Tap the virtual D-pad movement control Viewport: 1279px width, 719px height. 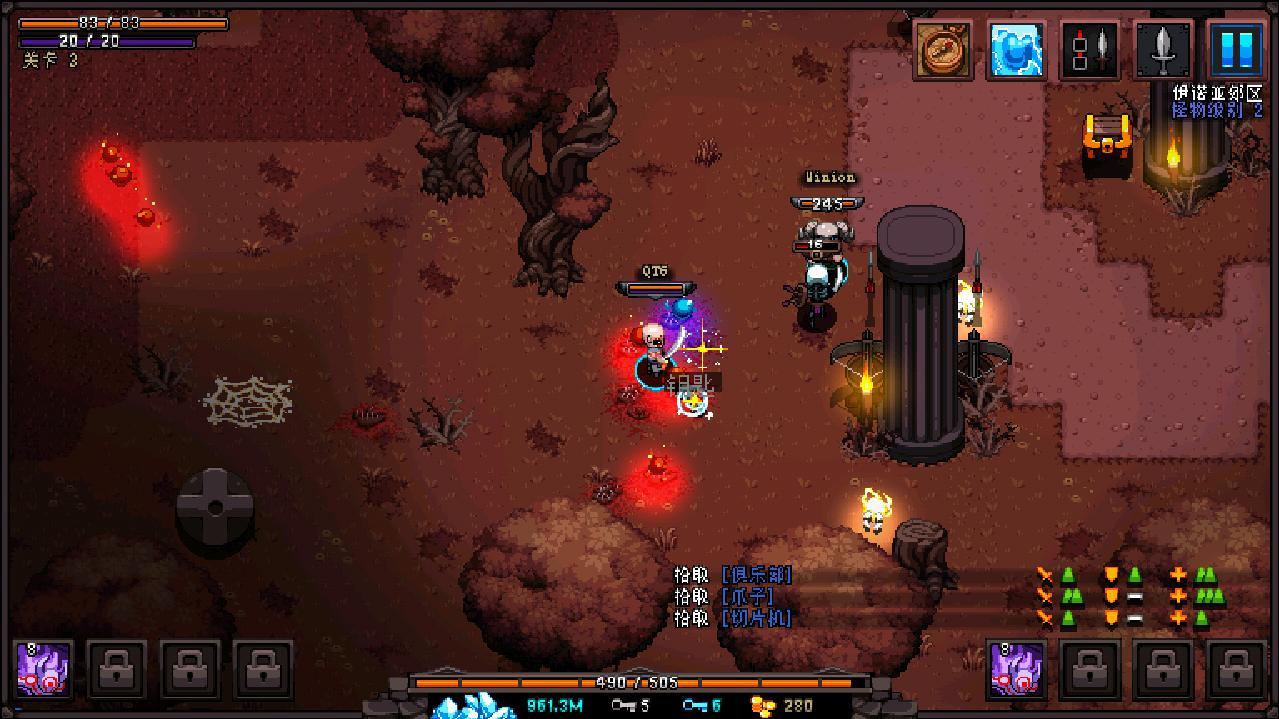[215, 507]
